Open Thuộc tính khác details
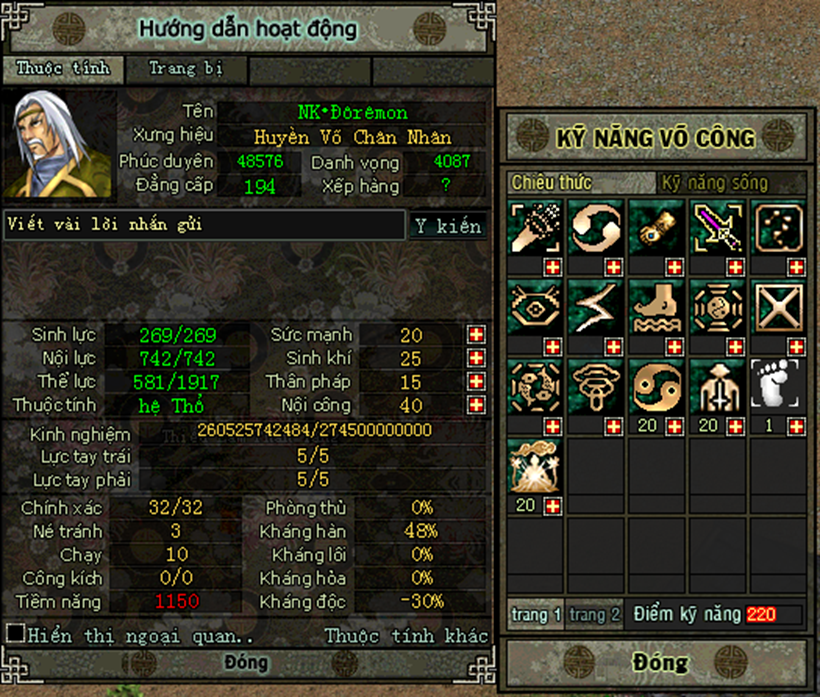The width and height of the screenshot is (820, 697). tap(406, 636)
